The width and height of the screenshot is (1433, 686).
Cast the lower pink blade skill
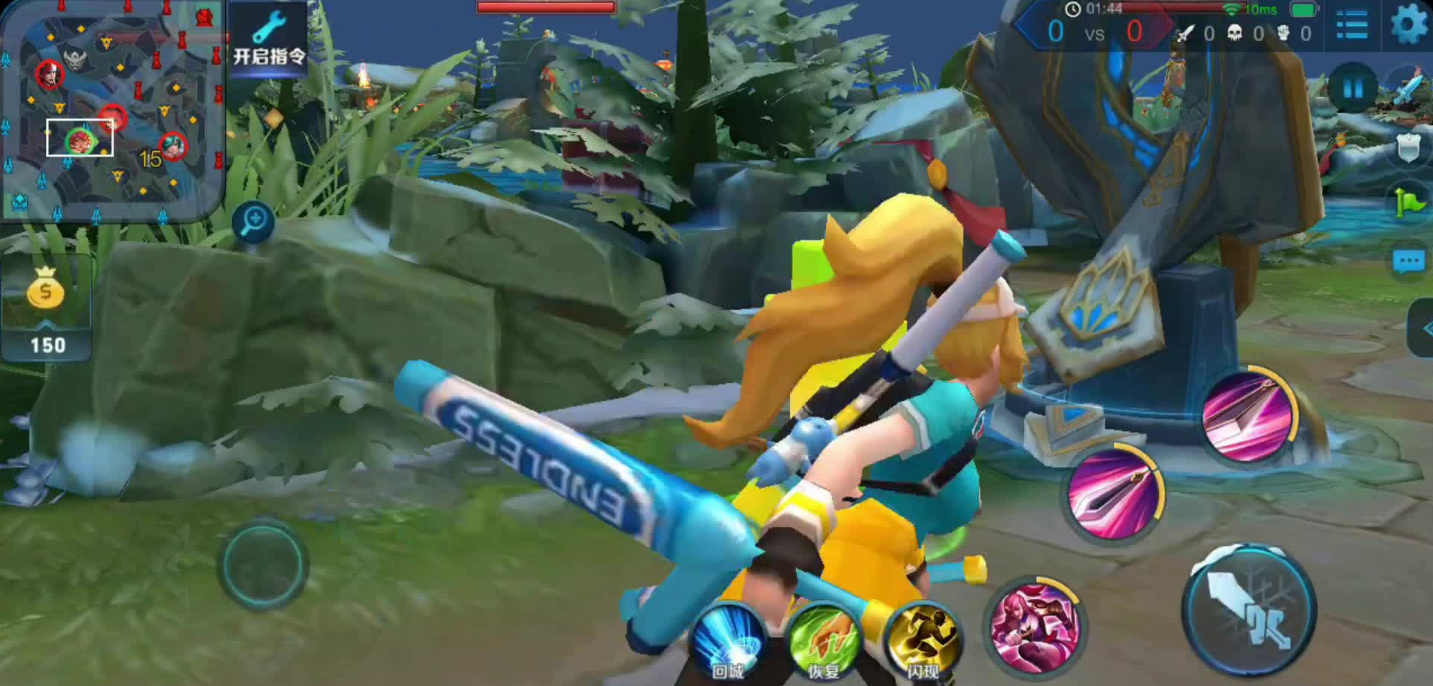1114,495
